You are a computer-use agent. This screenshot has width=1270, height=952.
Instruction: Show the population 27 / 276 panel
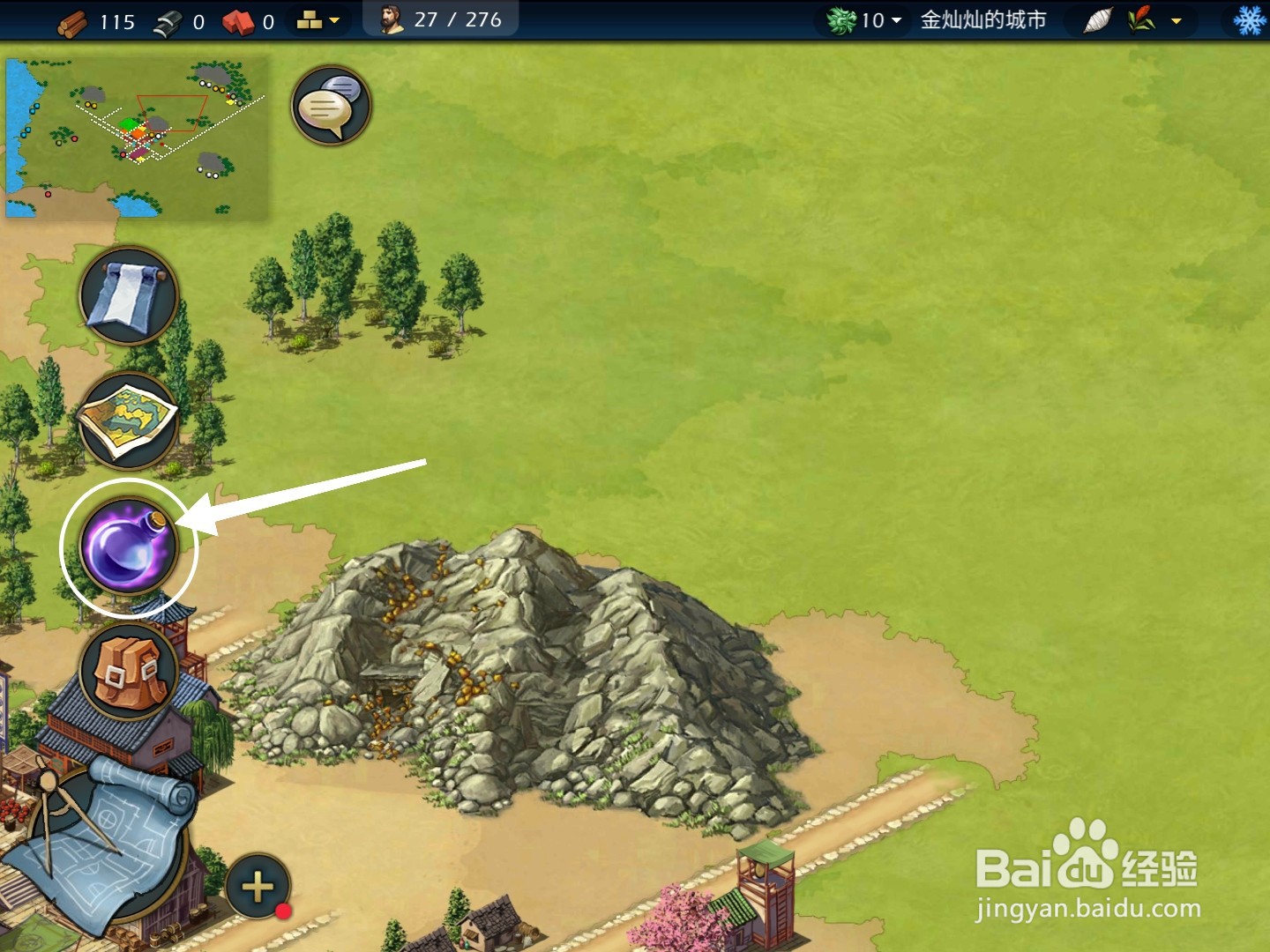pyautogui.click(x=441, y=19)
